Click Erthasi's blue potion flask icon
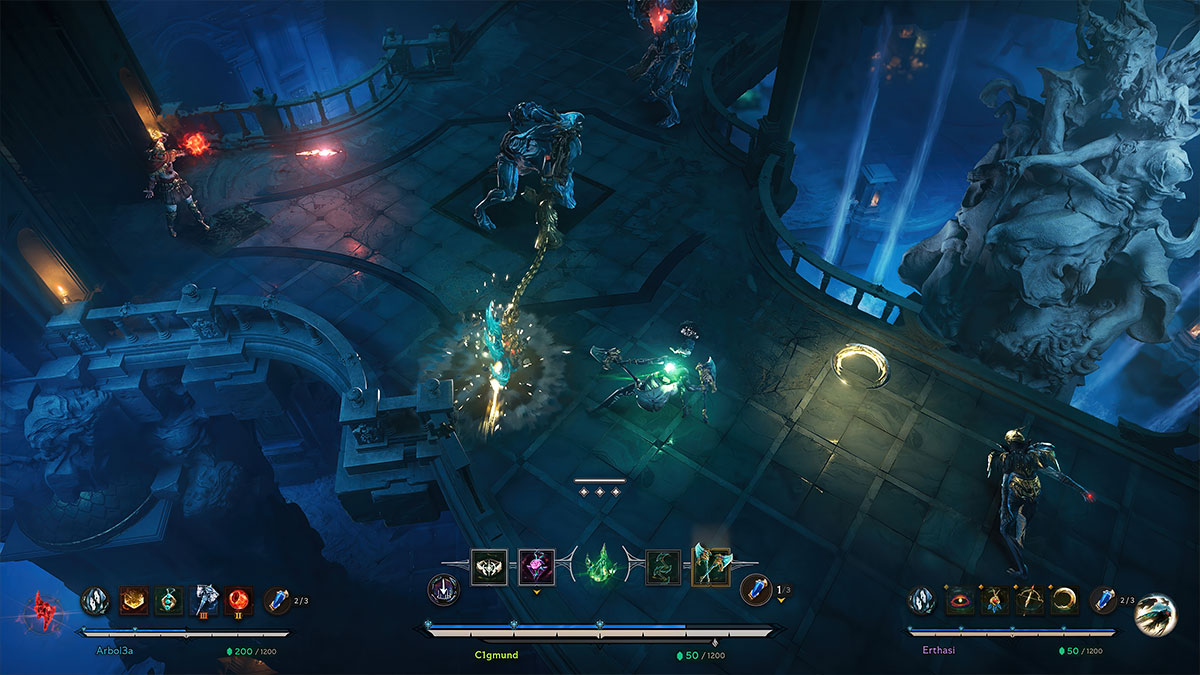1200x675 pixels. [1104, 600]
